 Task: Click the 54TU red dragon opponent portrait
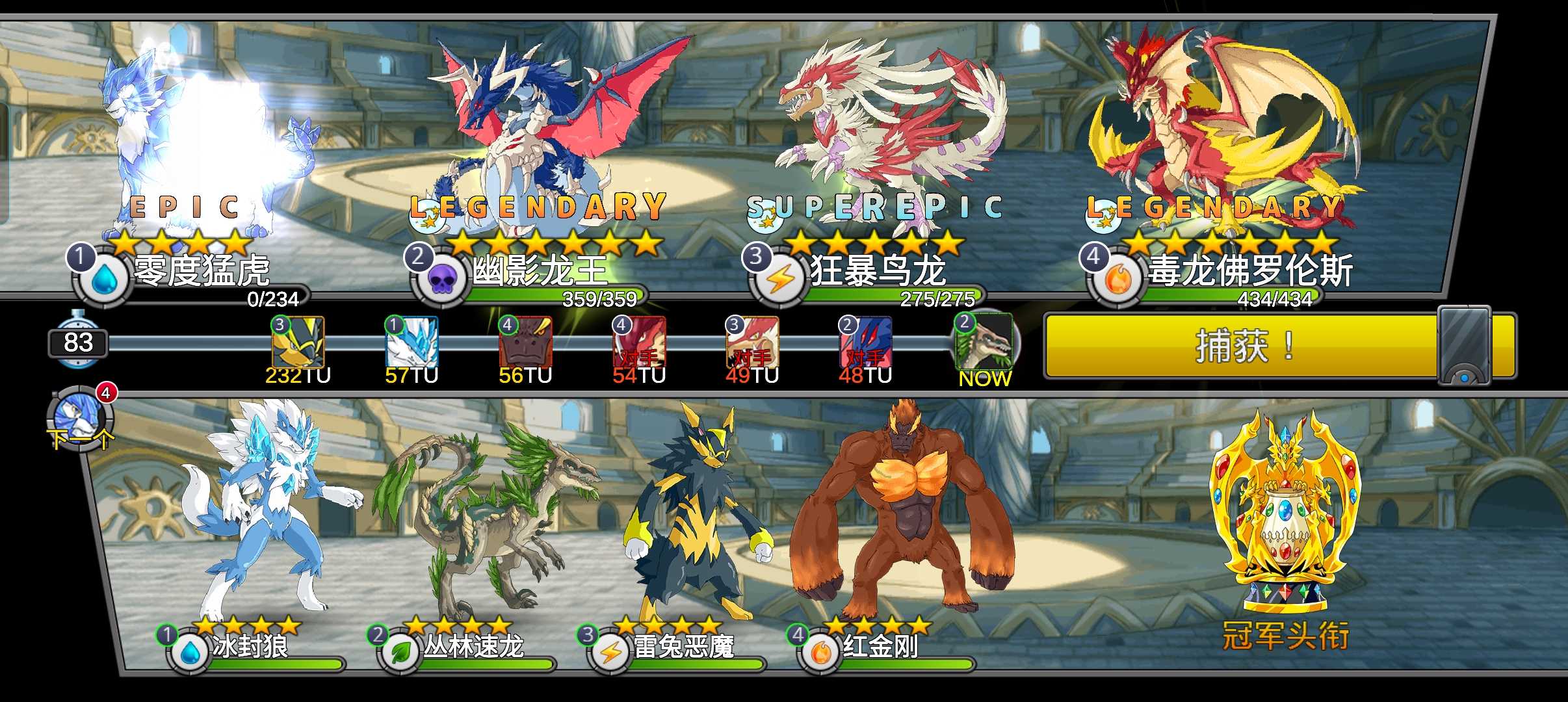639,343
